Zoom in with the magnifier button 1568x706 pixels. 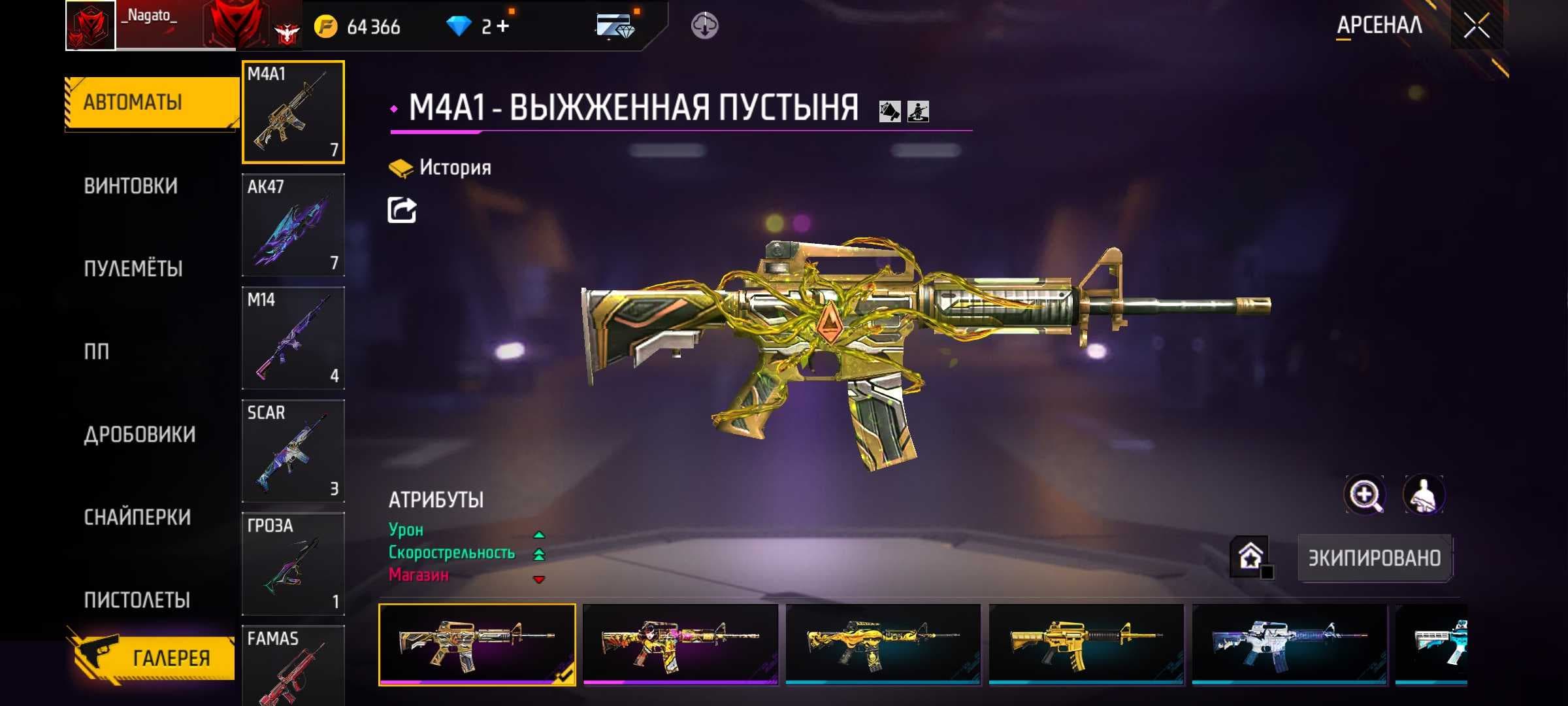(1364, 496)
